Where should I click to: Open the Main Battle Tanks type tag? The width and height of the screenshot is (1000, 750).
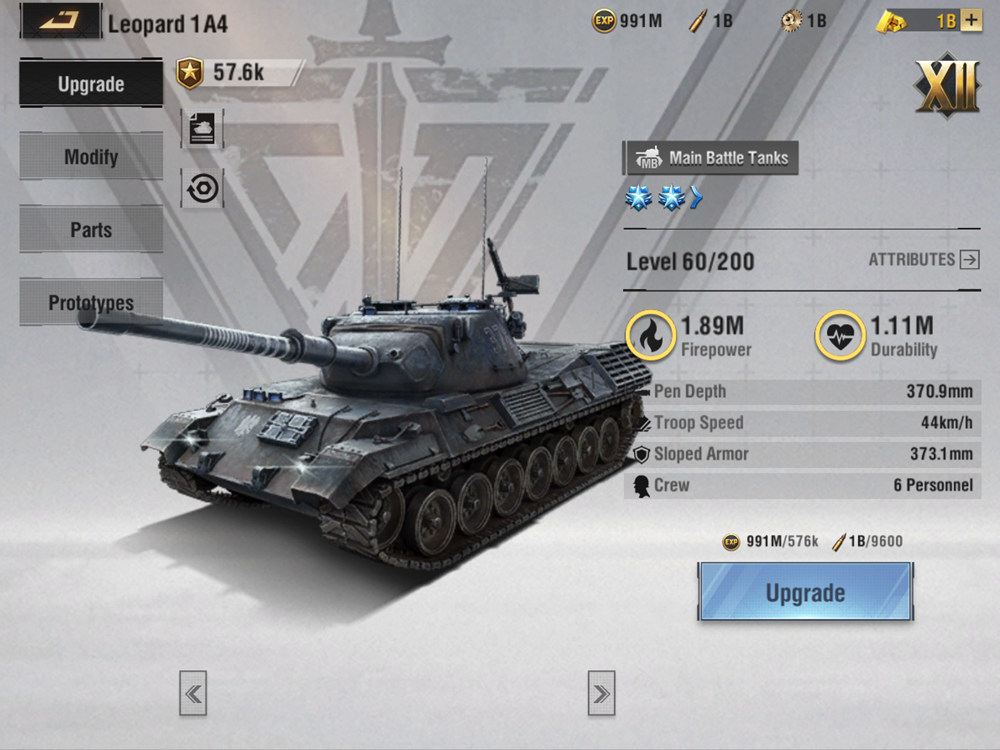pyautogui.click(x=712, y=157)
